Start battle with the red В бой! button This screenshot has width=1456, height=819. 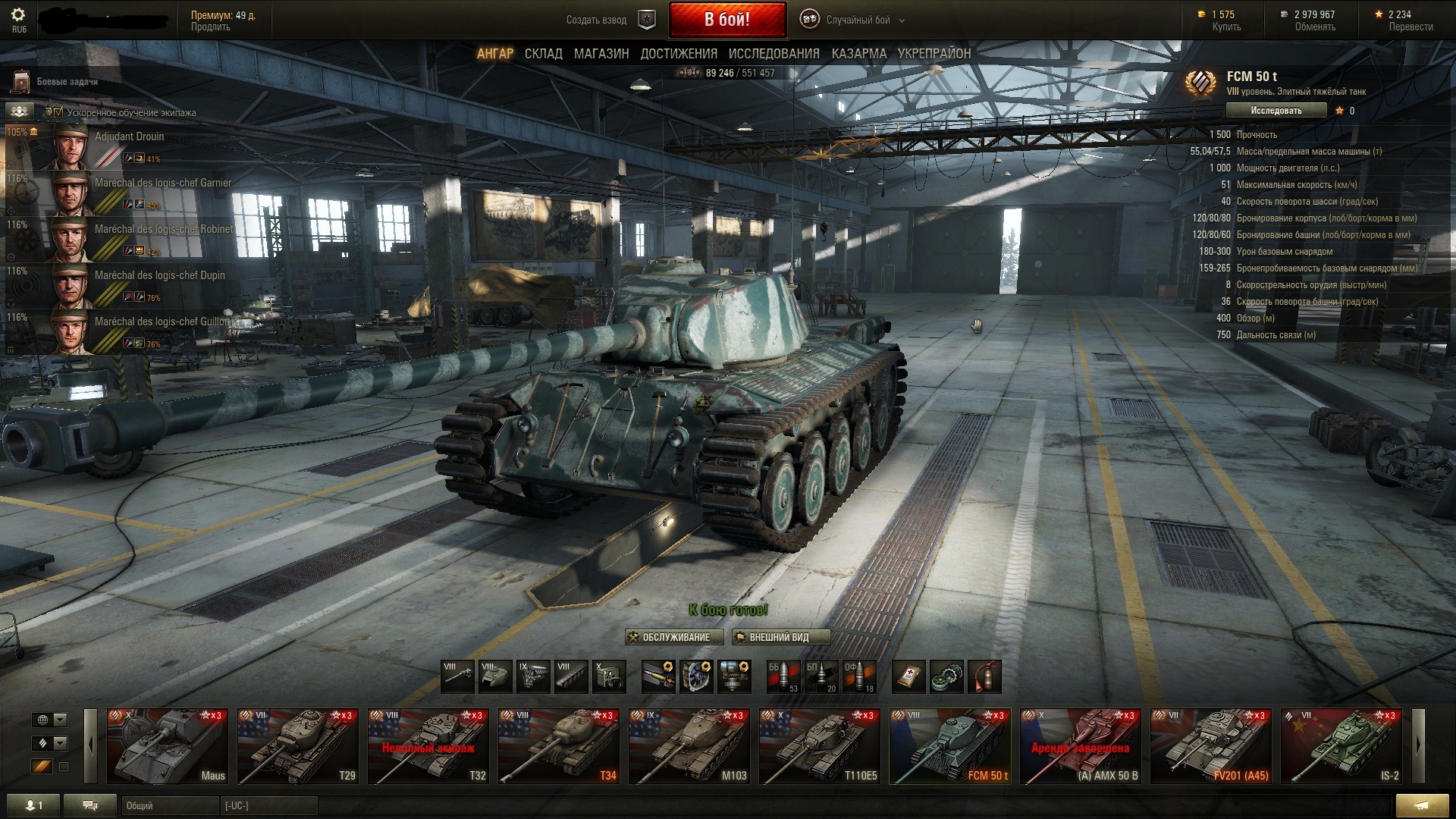click(726, 20)
